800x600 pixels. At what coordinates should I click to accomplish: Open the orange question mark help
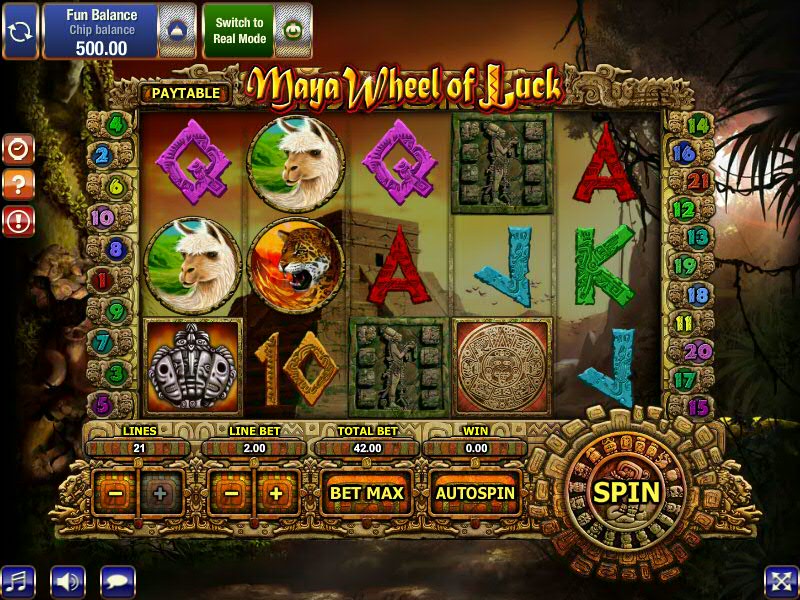[19, 185]
